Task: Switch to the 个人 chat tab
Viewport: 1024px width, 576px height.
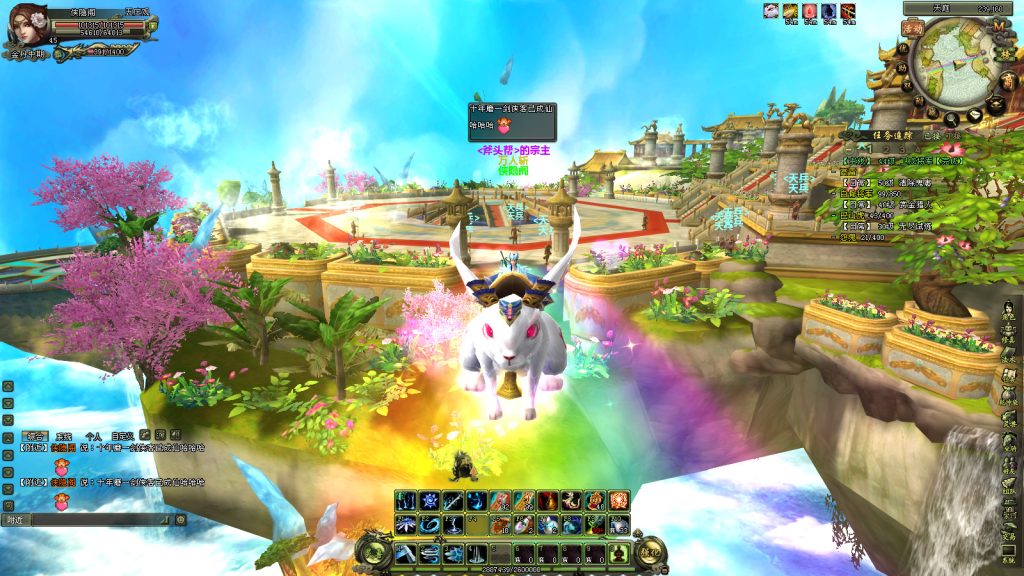Action: pos(93,436)
